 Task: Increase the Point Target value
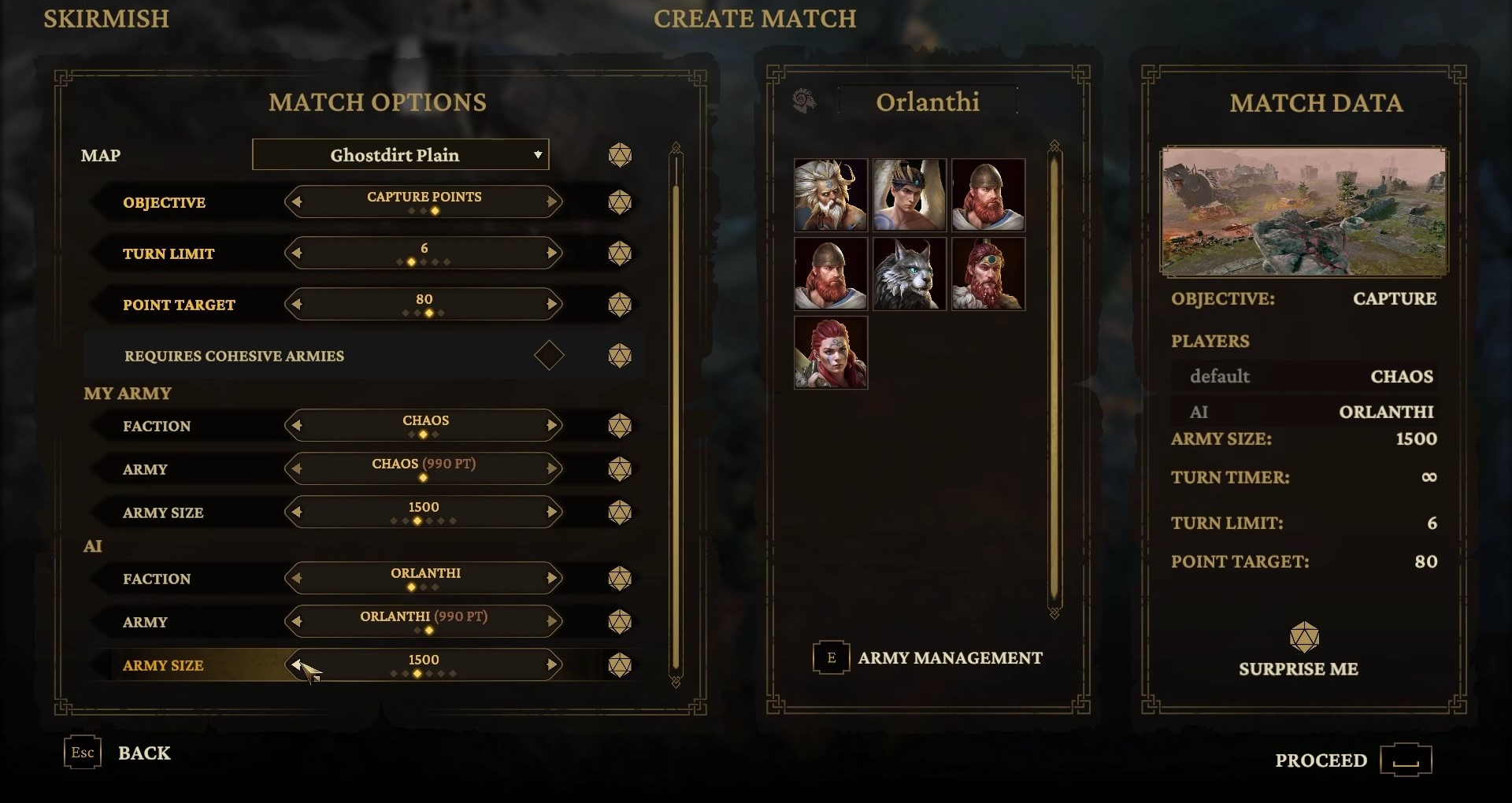pyautogui.click(x=552, y=305)
